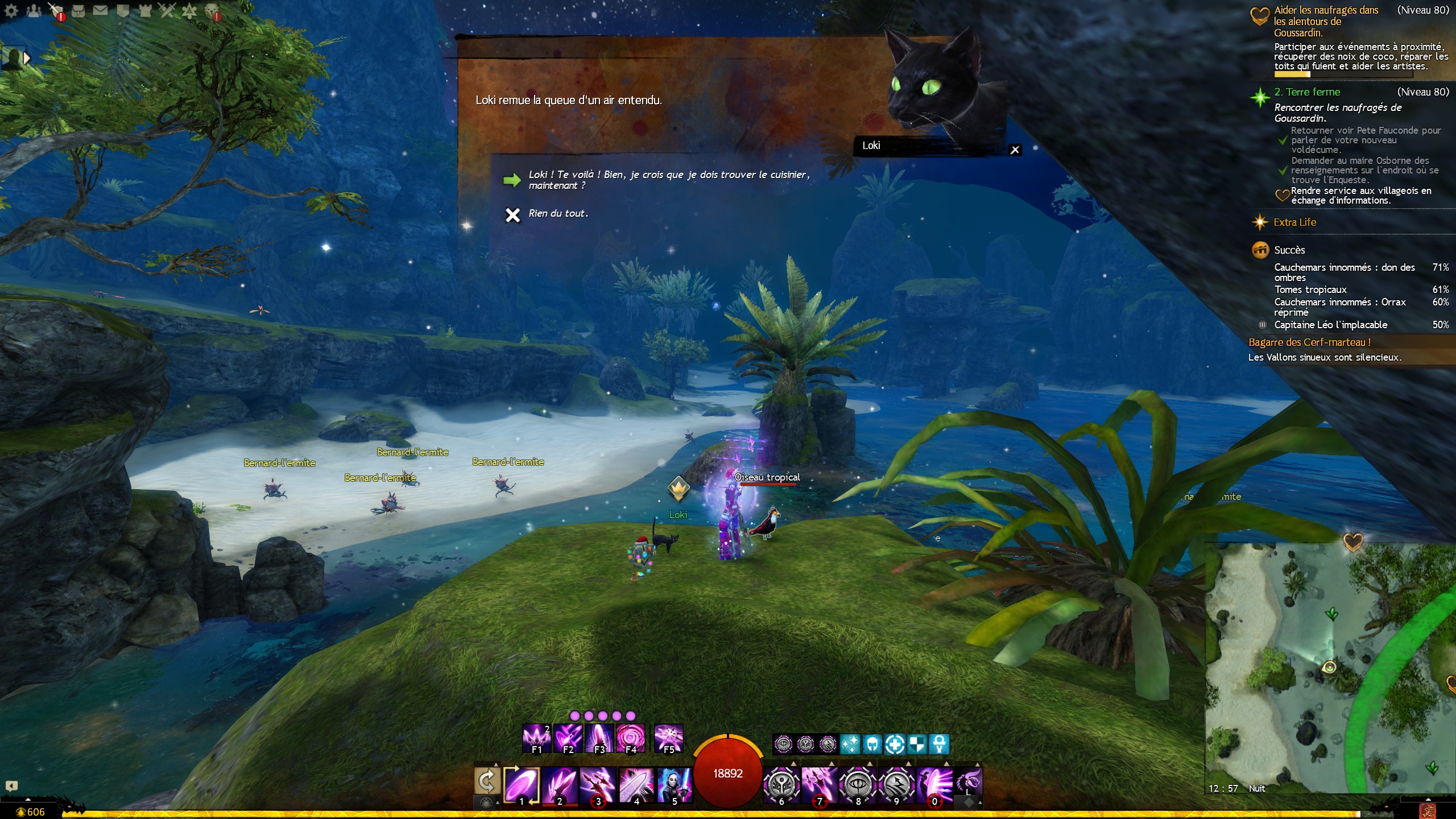Open the PvP crossed swords icon
The height and width of the screenshot is (819, 1456).
pyautogui.click(x=167, y=10)
